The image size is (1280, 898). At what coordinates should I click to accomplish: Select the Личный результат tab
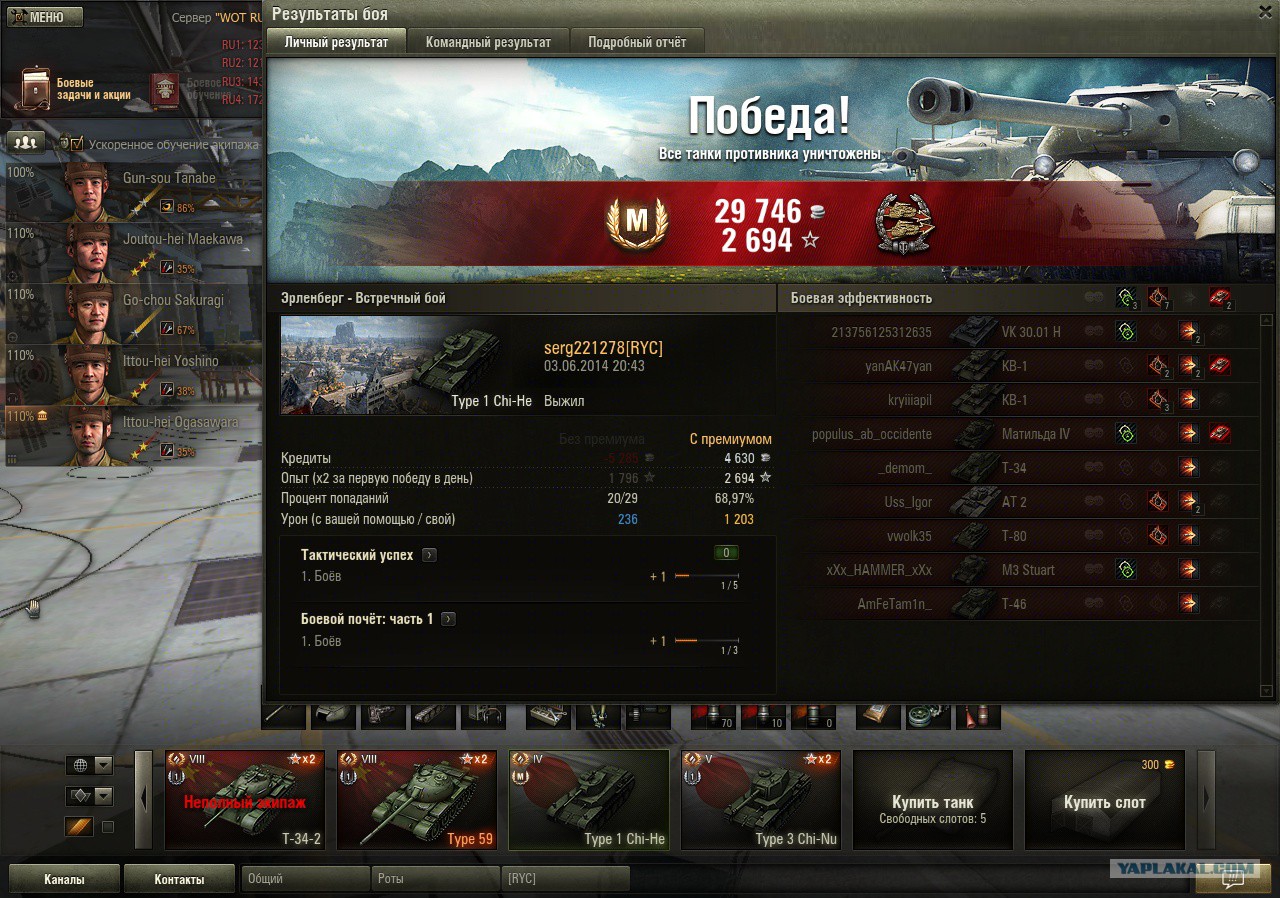[336, 42]
